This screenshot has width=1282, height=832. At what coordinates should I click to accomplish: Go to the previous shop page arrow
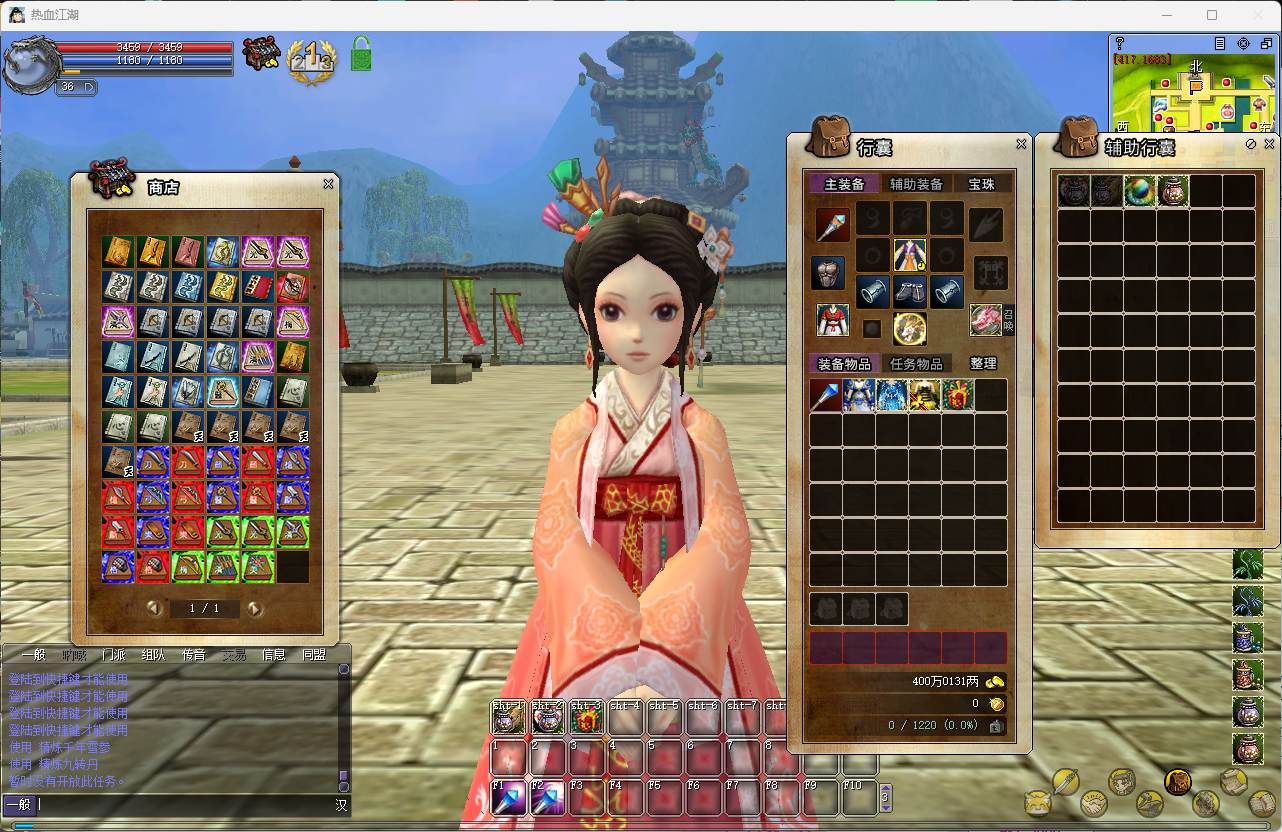click(x=154, y=608)
